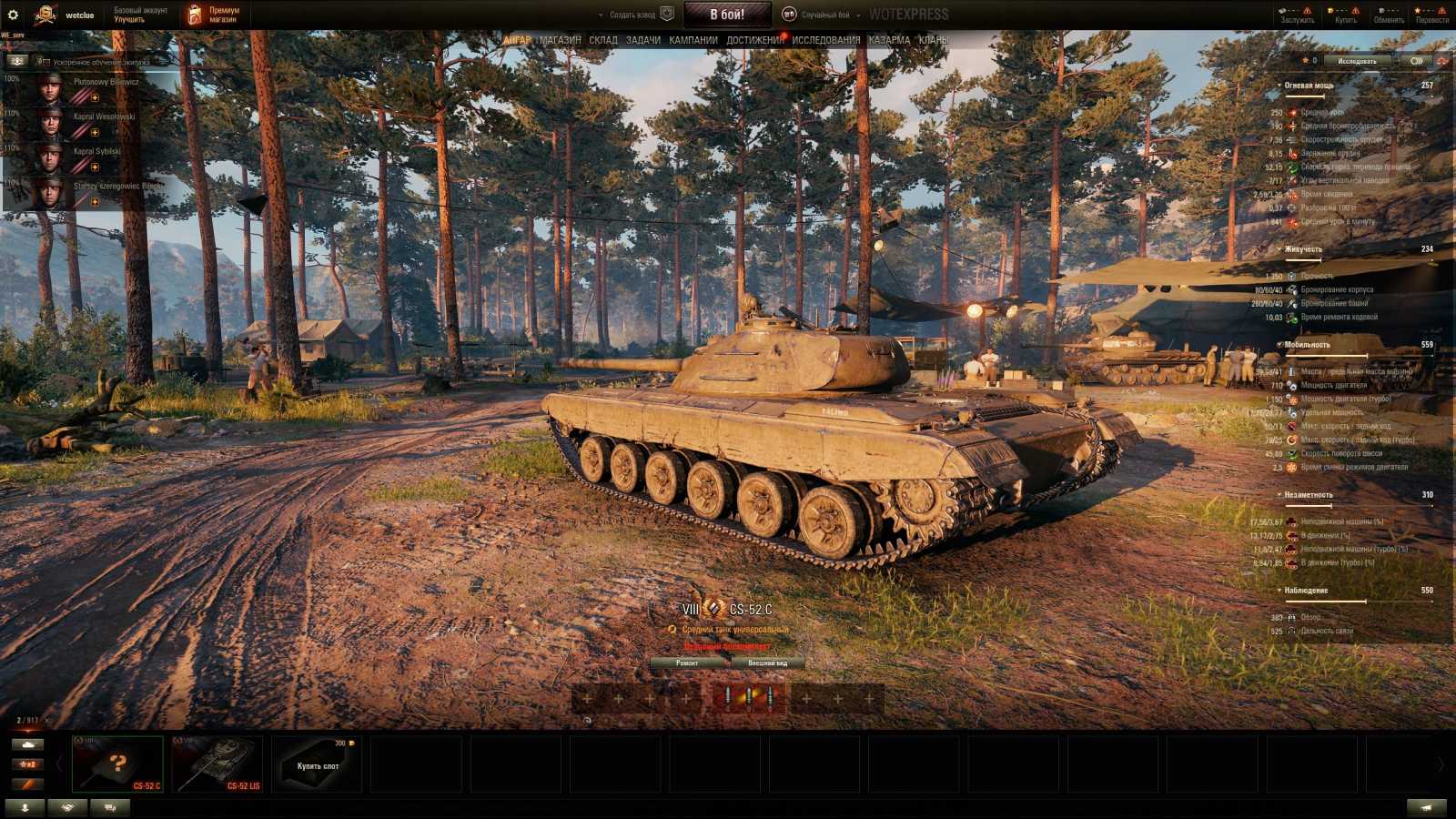
Task: Click the x2 experience filter icon
Action: [x=28, y=763]
